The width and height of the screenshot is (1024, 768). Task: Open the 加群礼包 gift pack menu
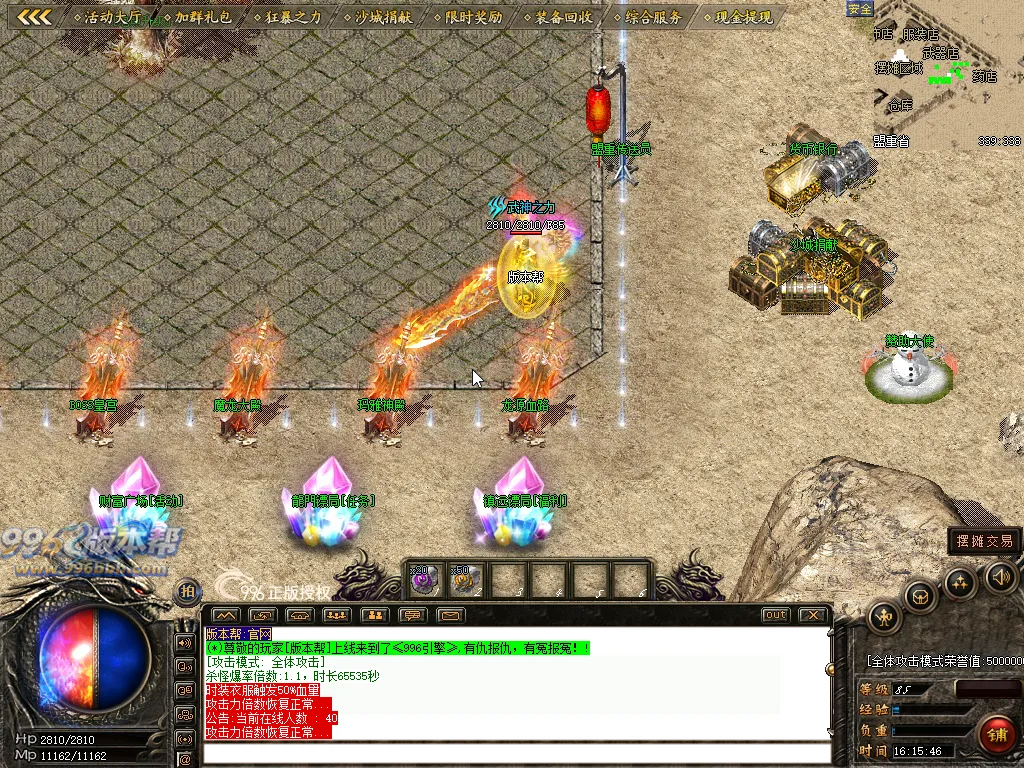tap(202, 17)
